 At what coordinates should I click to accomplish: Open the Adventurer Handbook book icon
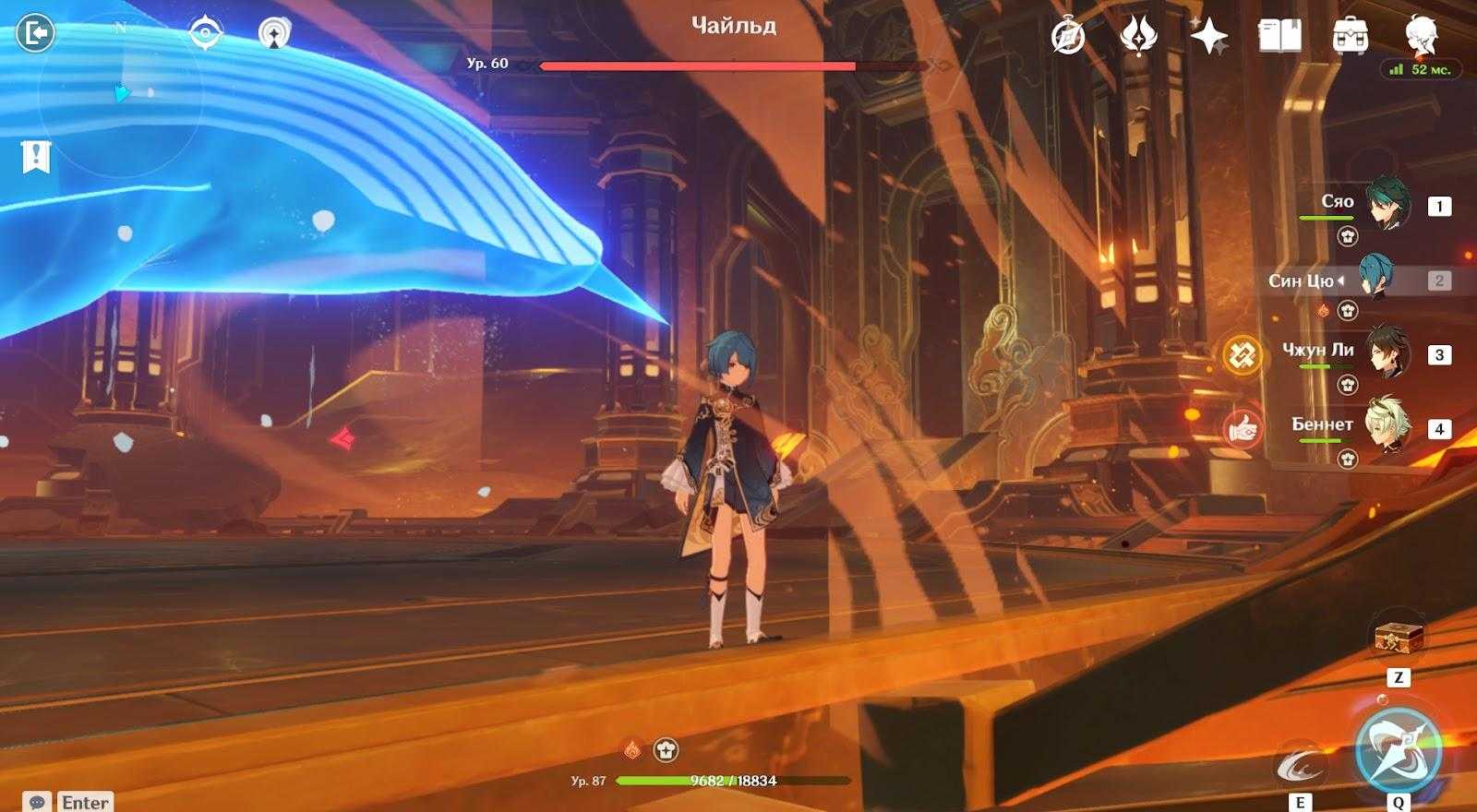1279,36
